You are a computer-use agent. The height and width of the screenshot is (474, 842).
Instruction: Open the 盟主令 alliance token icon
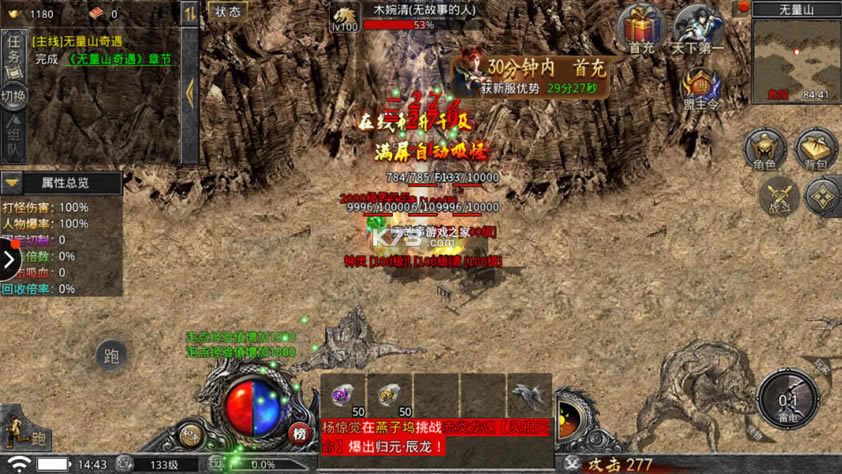click(700, 87)
